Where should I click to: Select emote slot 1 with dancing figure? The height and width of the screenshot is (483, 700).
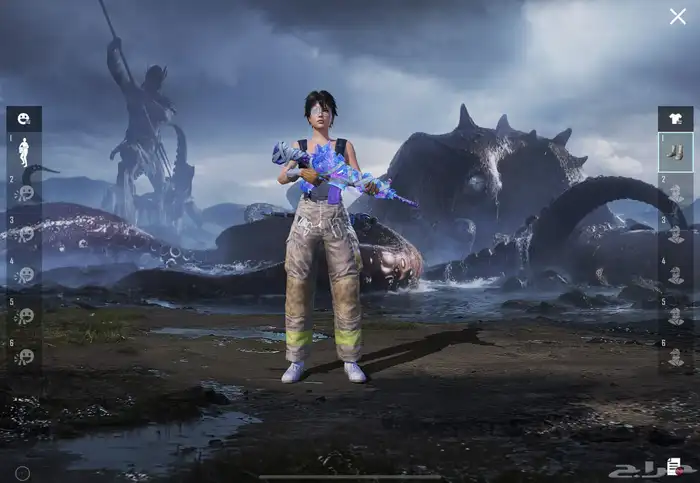click(x=24, y=152)
